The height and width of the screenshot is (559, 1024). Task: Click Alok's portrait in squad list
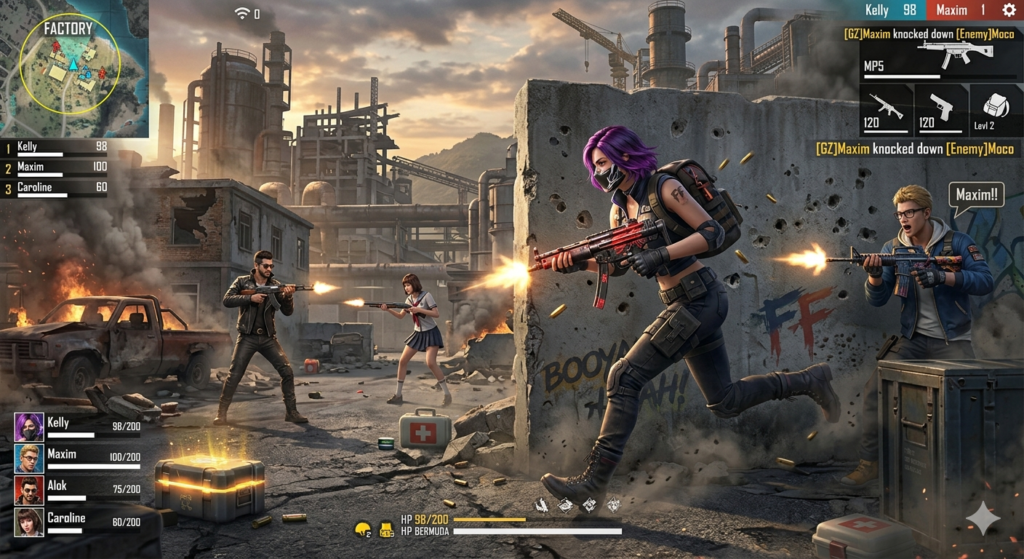click(28, 490)
